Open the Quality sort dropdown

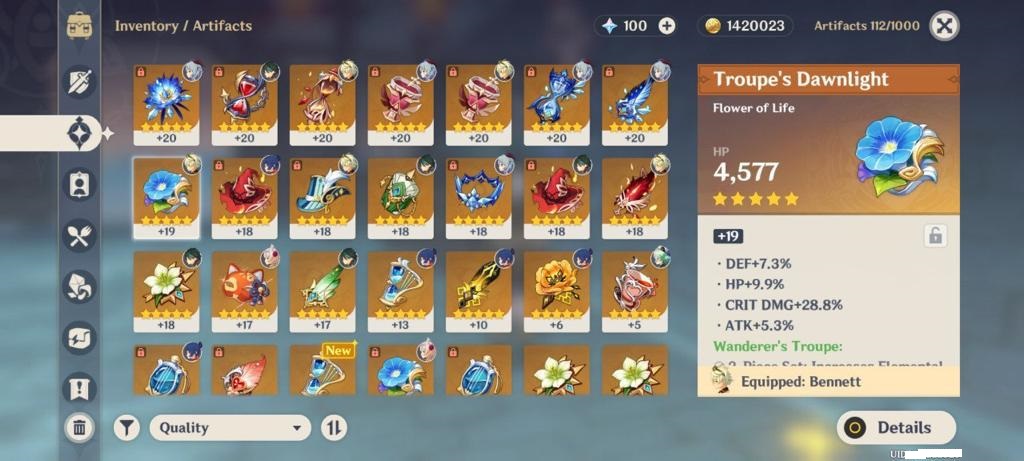[x=231, y=428]
